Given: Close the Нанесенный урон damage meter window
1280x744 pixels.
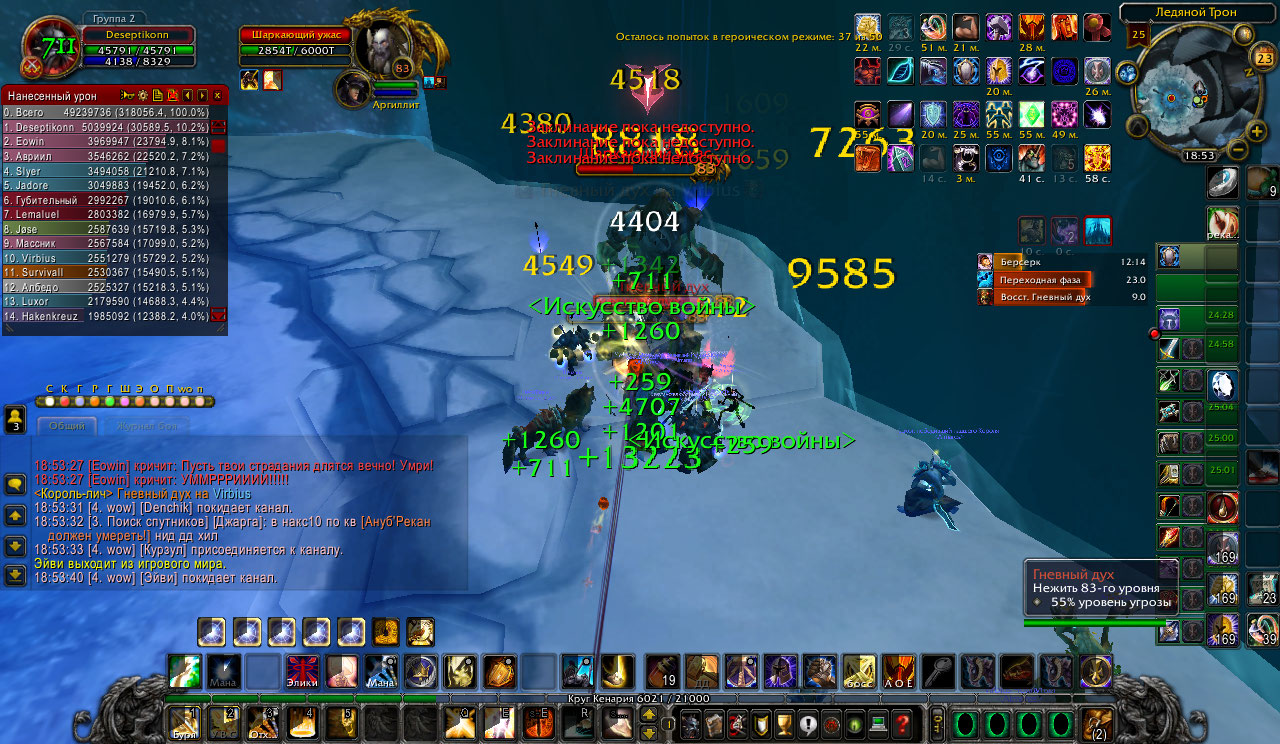Looking at the screenshot, I should pos(217,95).
